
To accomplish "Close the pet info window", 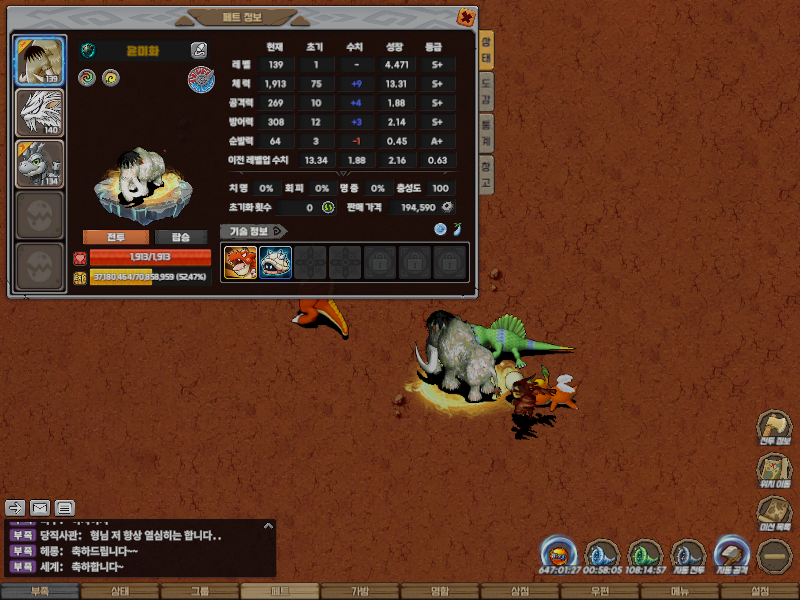I will pyautogui.click(x=466, y=16).
